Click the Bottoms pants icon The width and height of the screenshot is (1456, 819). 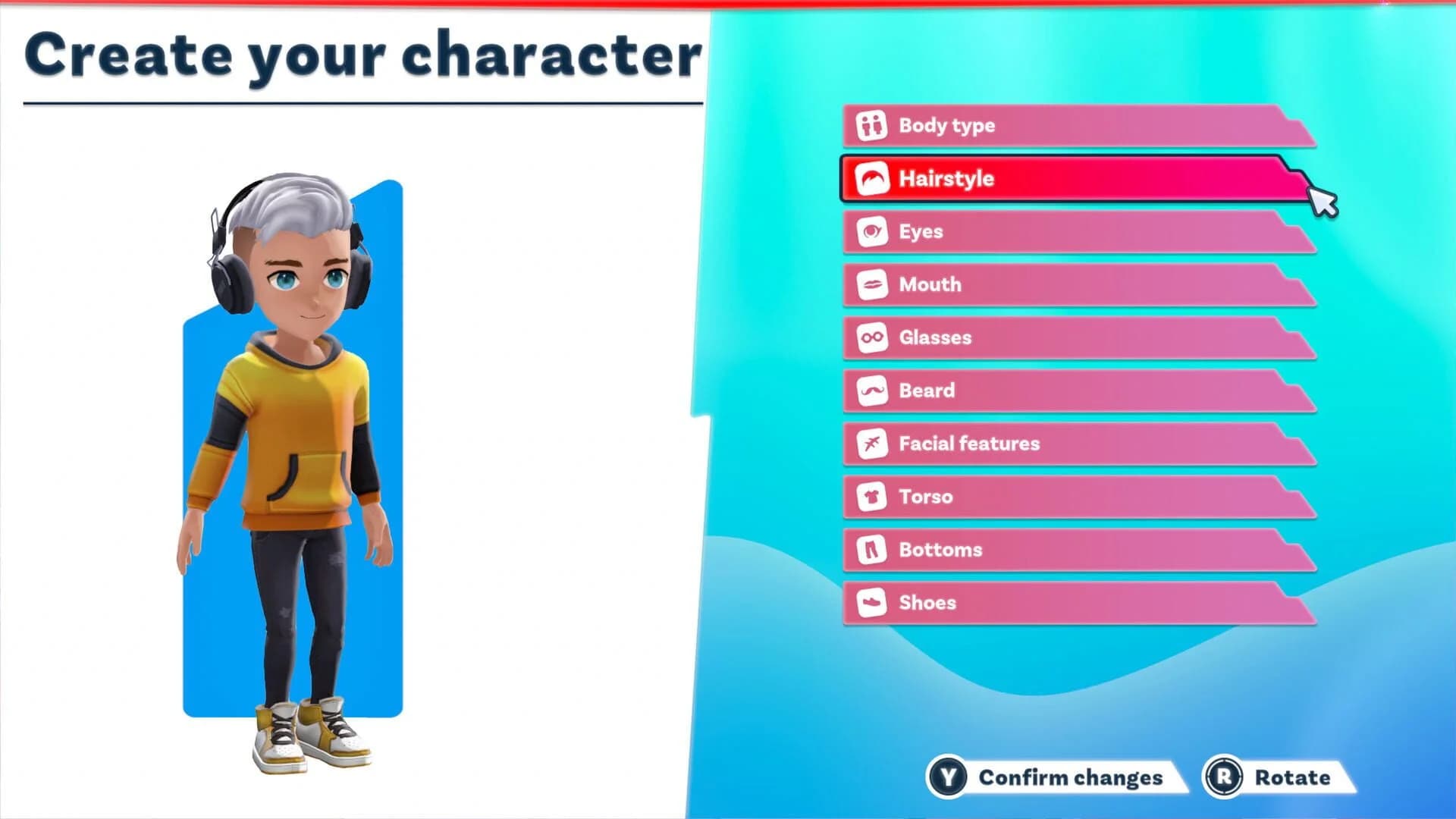pyautogui.click(x=871, y=550)
